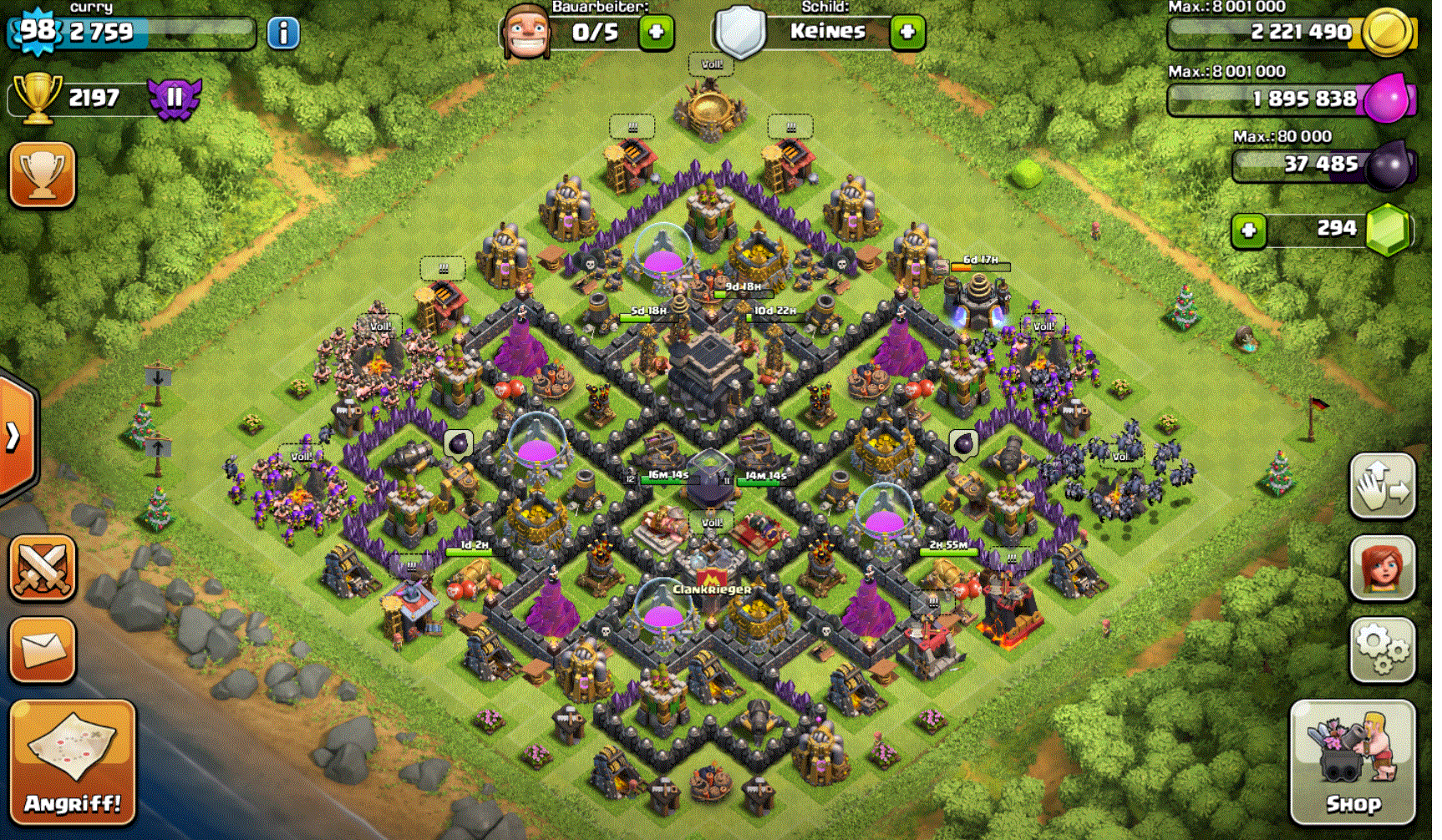Image resolution: width=1442 pixels, height=840 pixels.
Task: Click the blue info button
Action: [x=283, y=33]
